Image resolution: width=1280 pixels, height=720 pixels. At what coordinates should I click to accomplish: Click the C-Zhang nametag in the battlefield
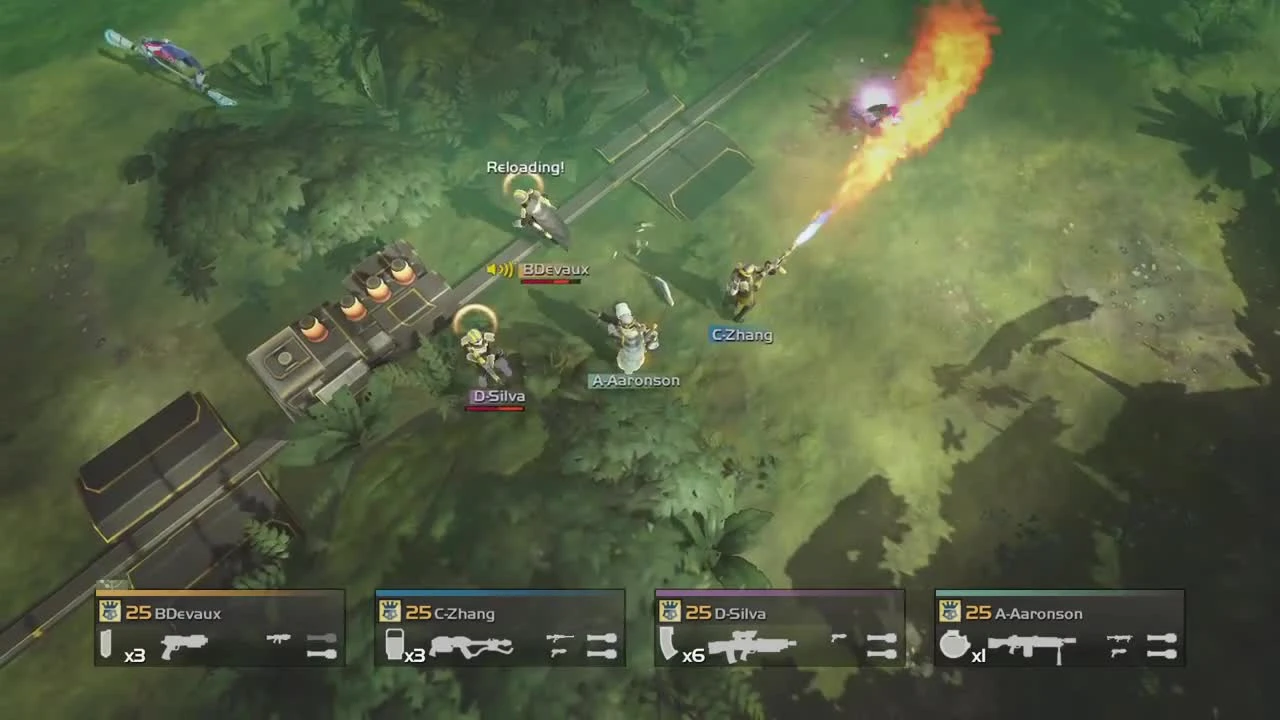click(741, 335)
